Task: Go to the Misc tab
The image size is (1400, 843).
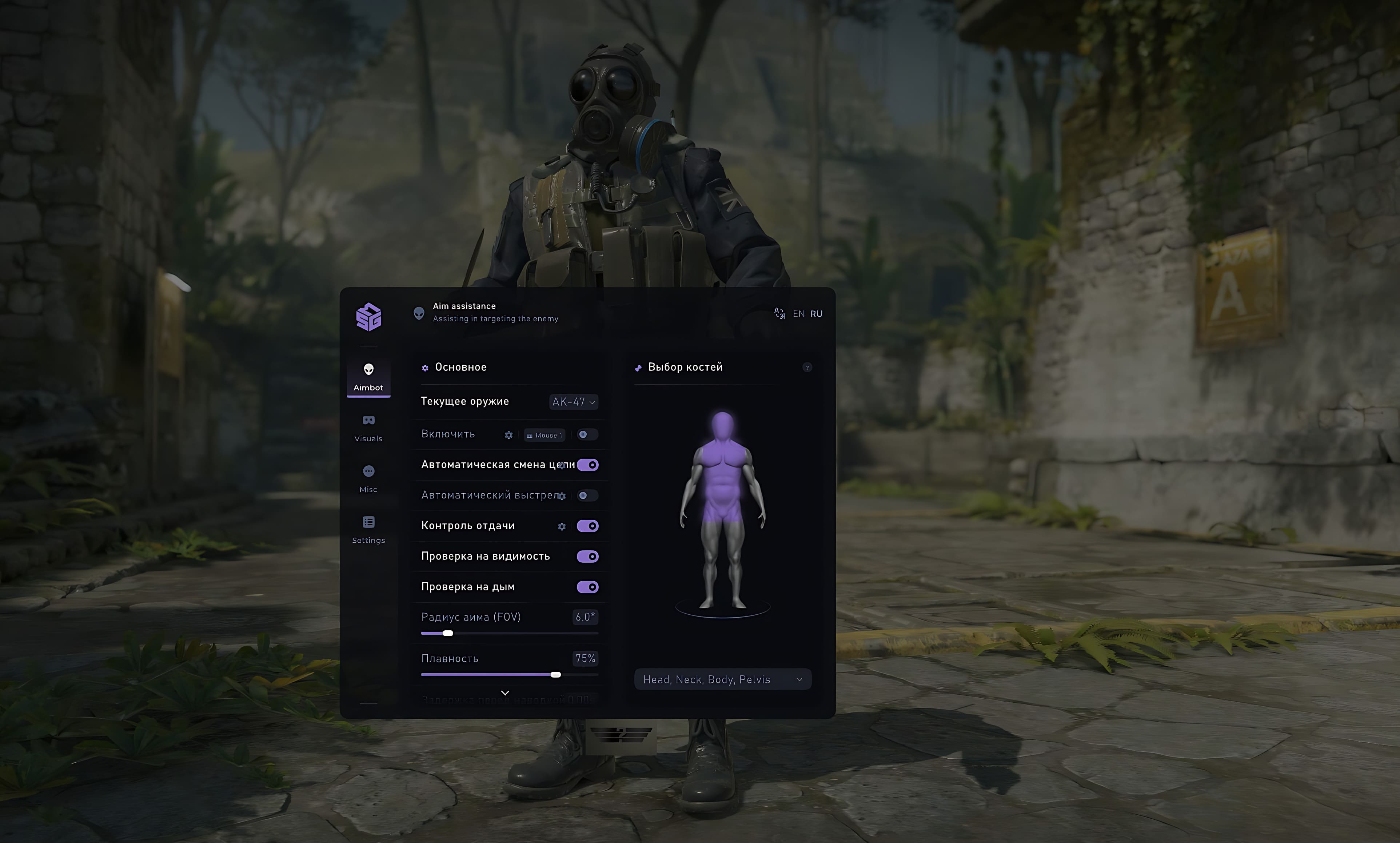Action: pyautogui.click(x=368, y=479)
